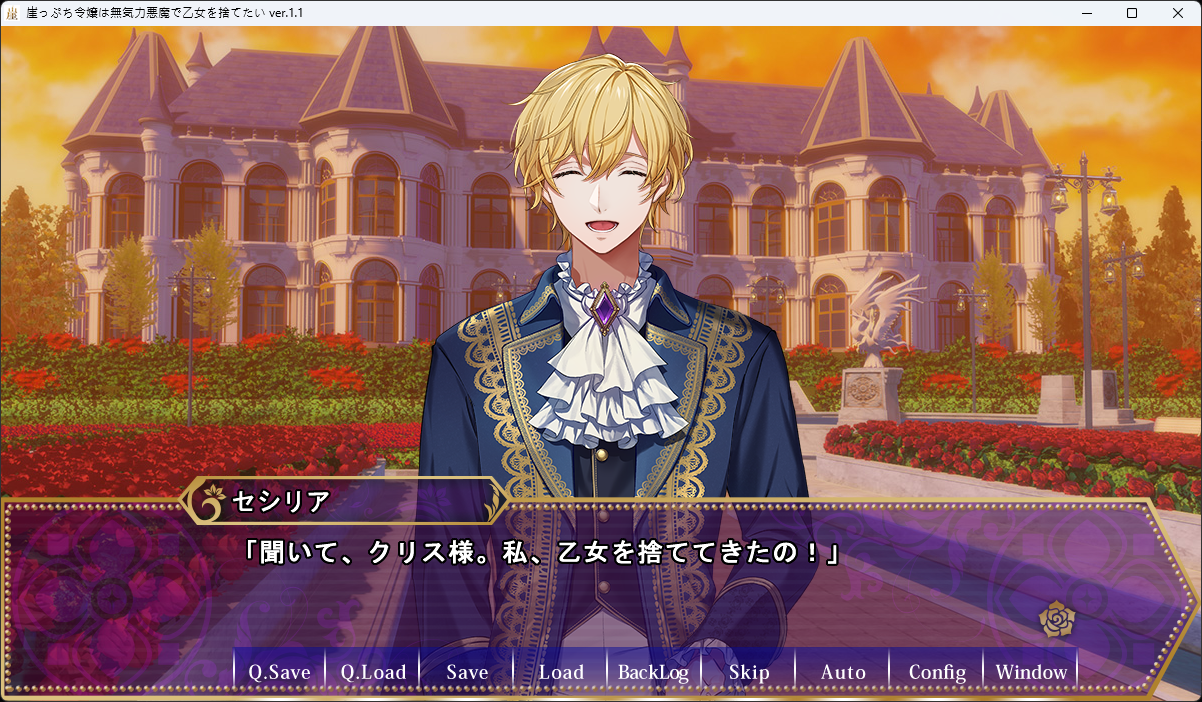Click the Q.Save button

click(x=279, y=672)
